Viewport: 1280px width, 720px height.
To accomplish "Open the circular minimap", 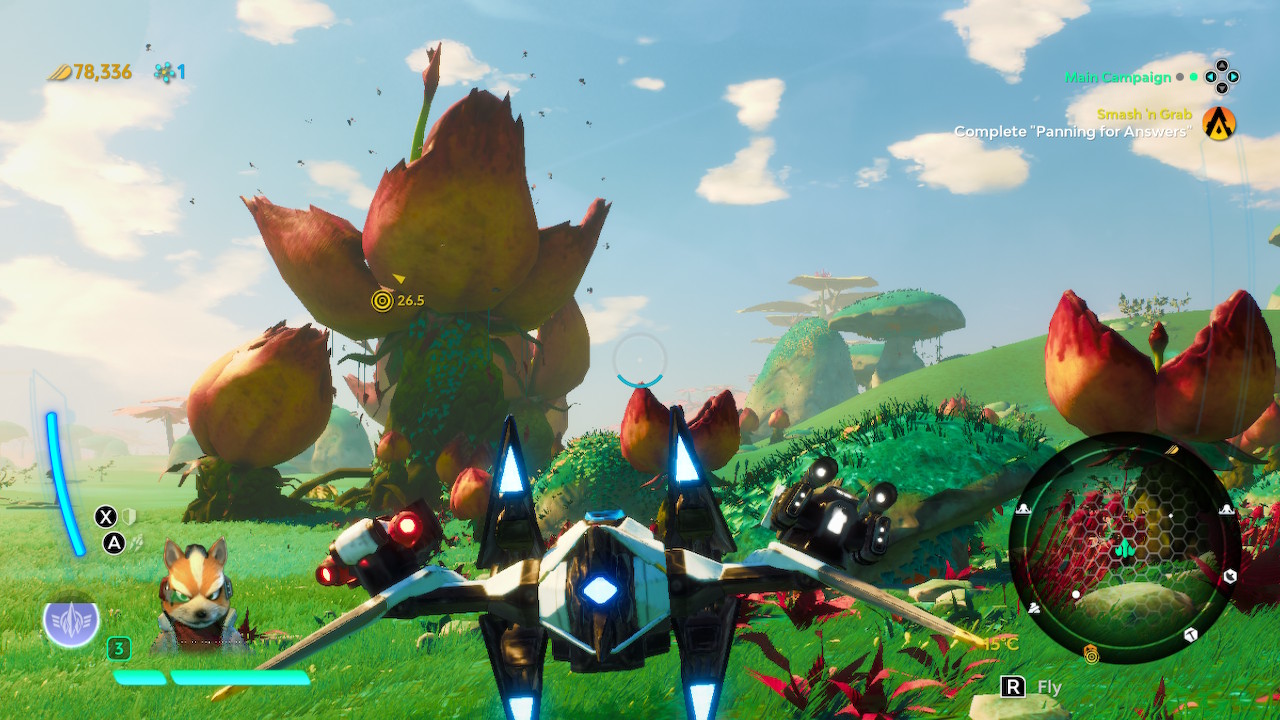I will tap(1125, 548).
